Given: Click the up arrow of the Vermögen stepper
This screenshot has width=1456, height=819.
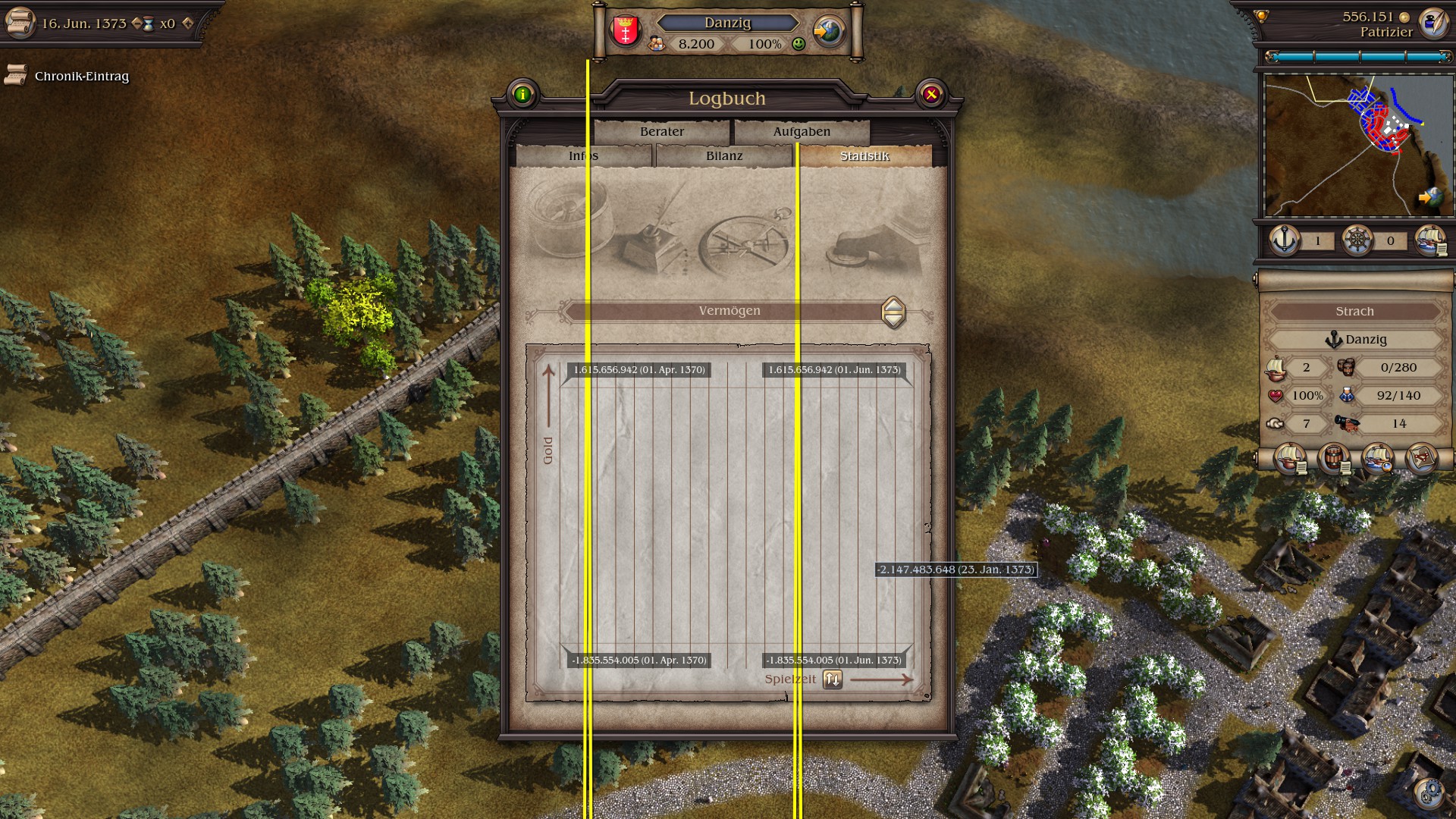Looking at the screenshot, I should click(x=893, y=306).
